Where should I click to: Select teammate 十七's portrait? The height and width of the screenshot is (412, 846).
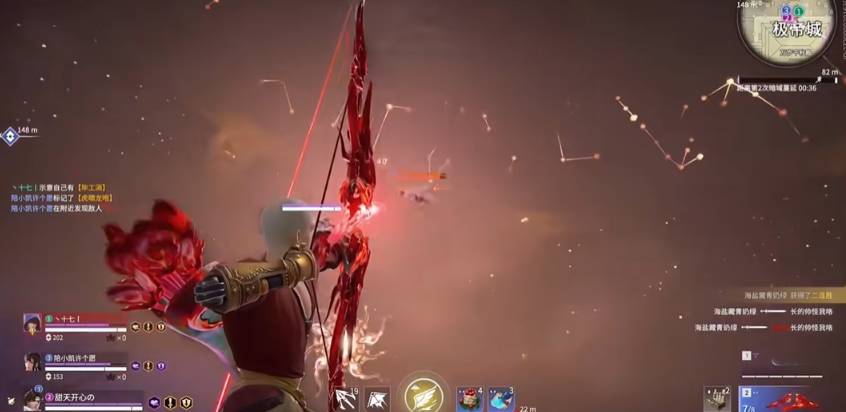pyautogui.click(x=33, y=323)
